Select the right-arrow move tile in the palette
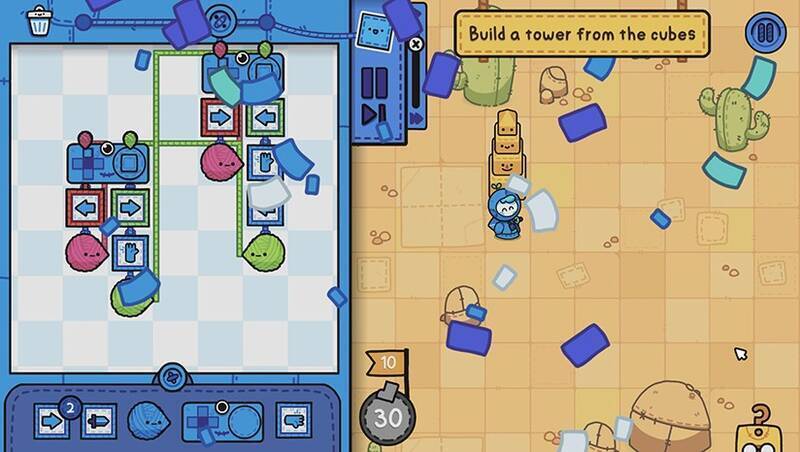 pos(52,421)
